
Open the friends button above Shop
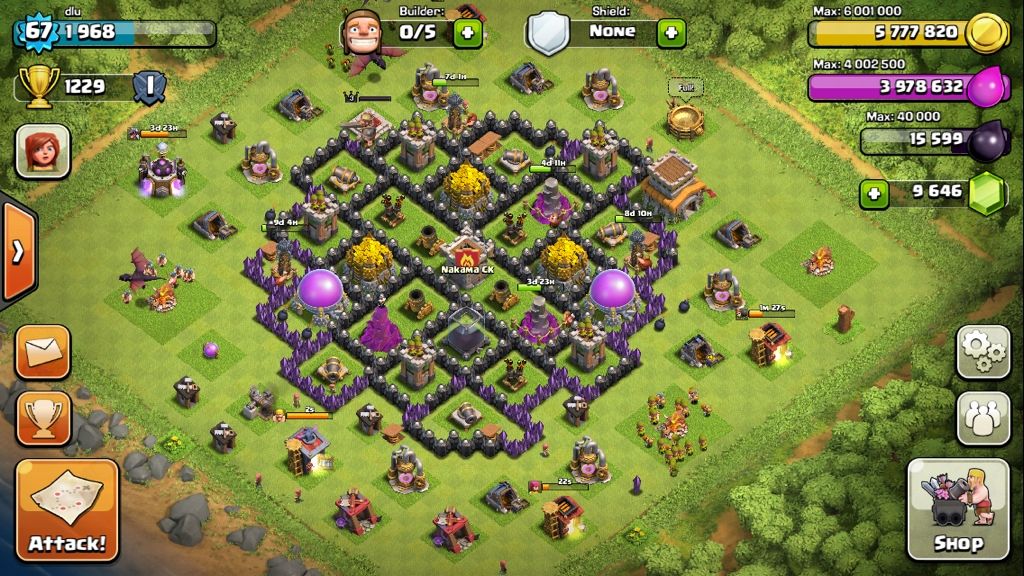point(983,417)
